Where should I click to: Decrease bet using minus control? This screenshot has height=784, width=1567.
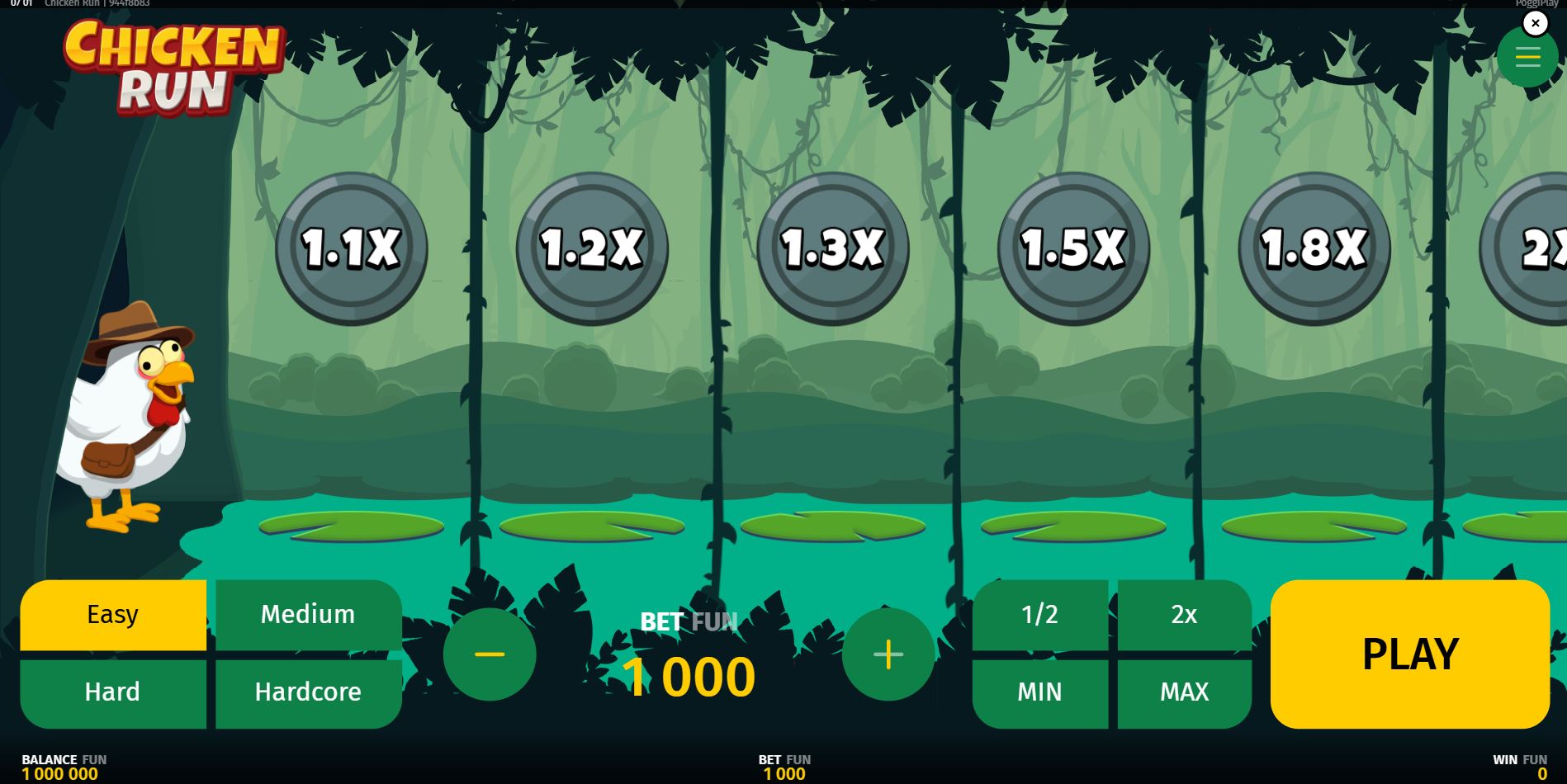click(489, 654)
